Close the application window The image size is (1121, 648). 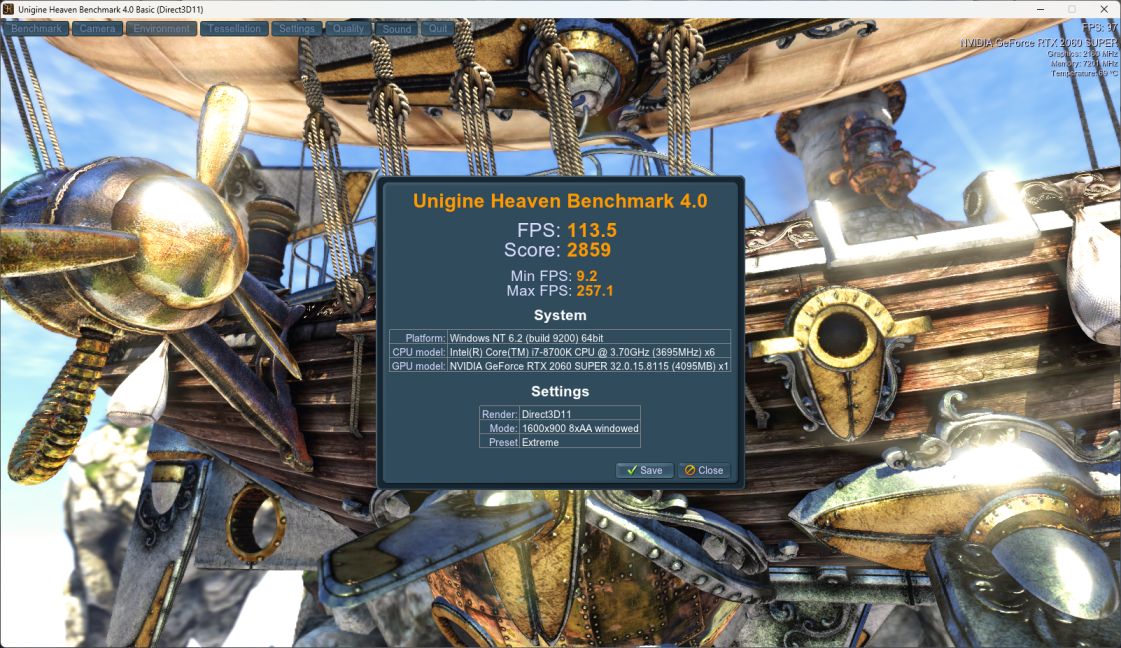[1104, 9]
